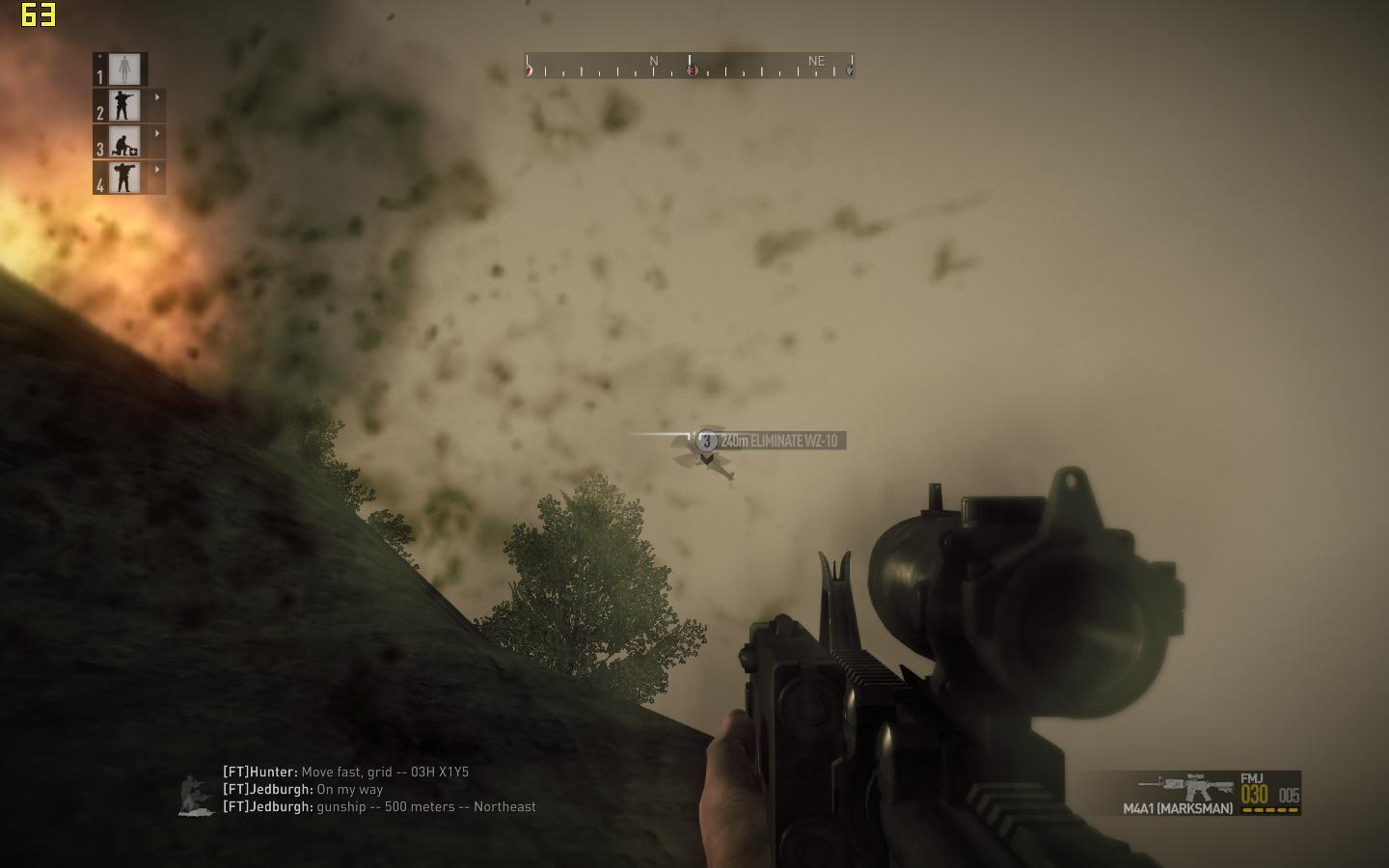Open the squad radio chat log
This screenshot has height=868, width=1389.
coord(379,789)
